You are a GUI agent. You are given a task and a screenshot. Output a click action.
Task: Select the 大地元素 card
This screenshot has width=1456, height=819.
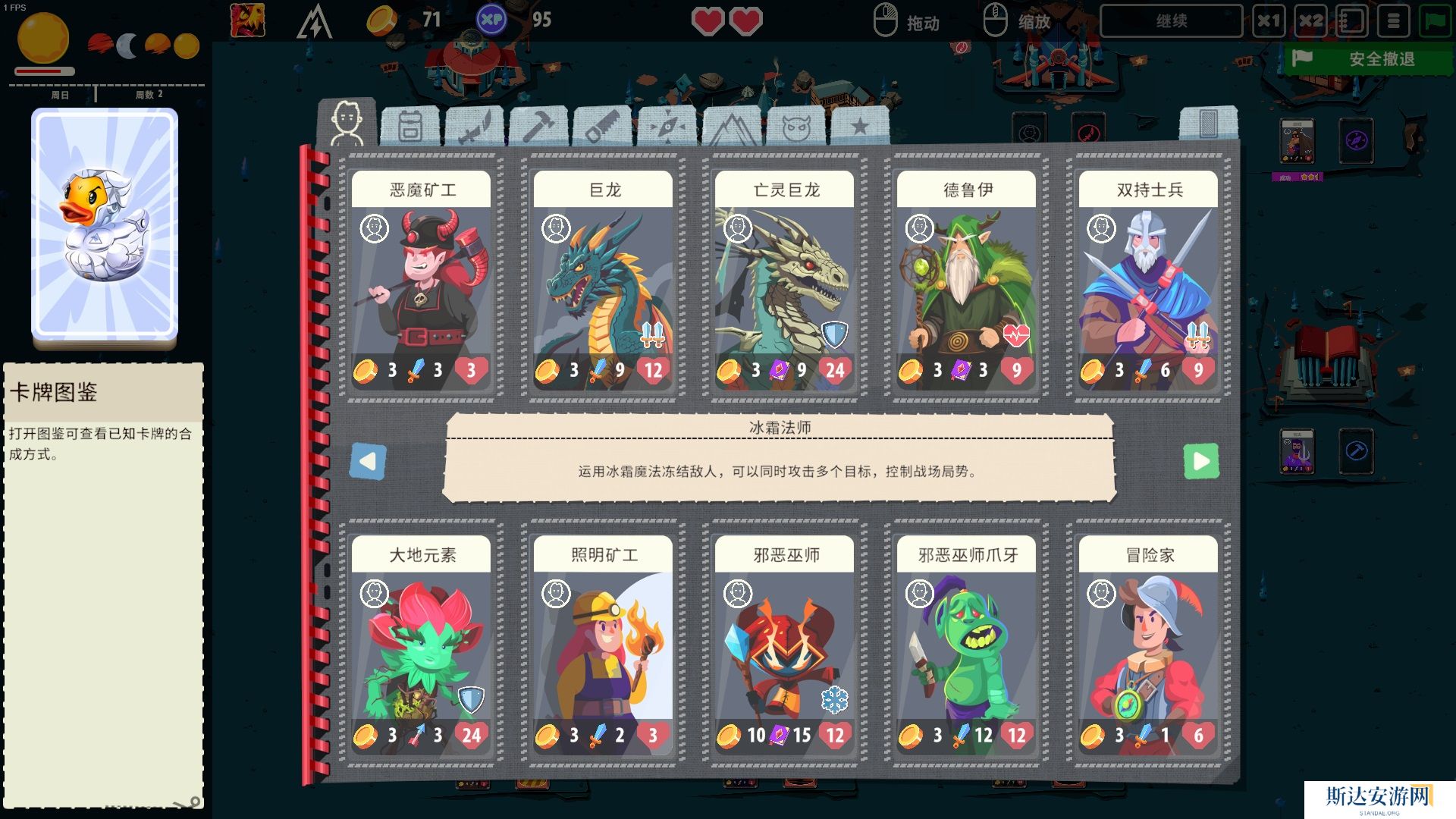click(421, 646)
